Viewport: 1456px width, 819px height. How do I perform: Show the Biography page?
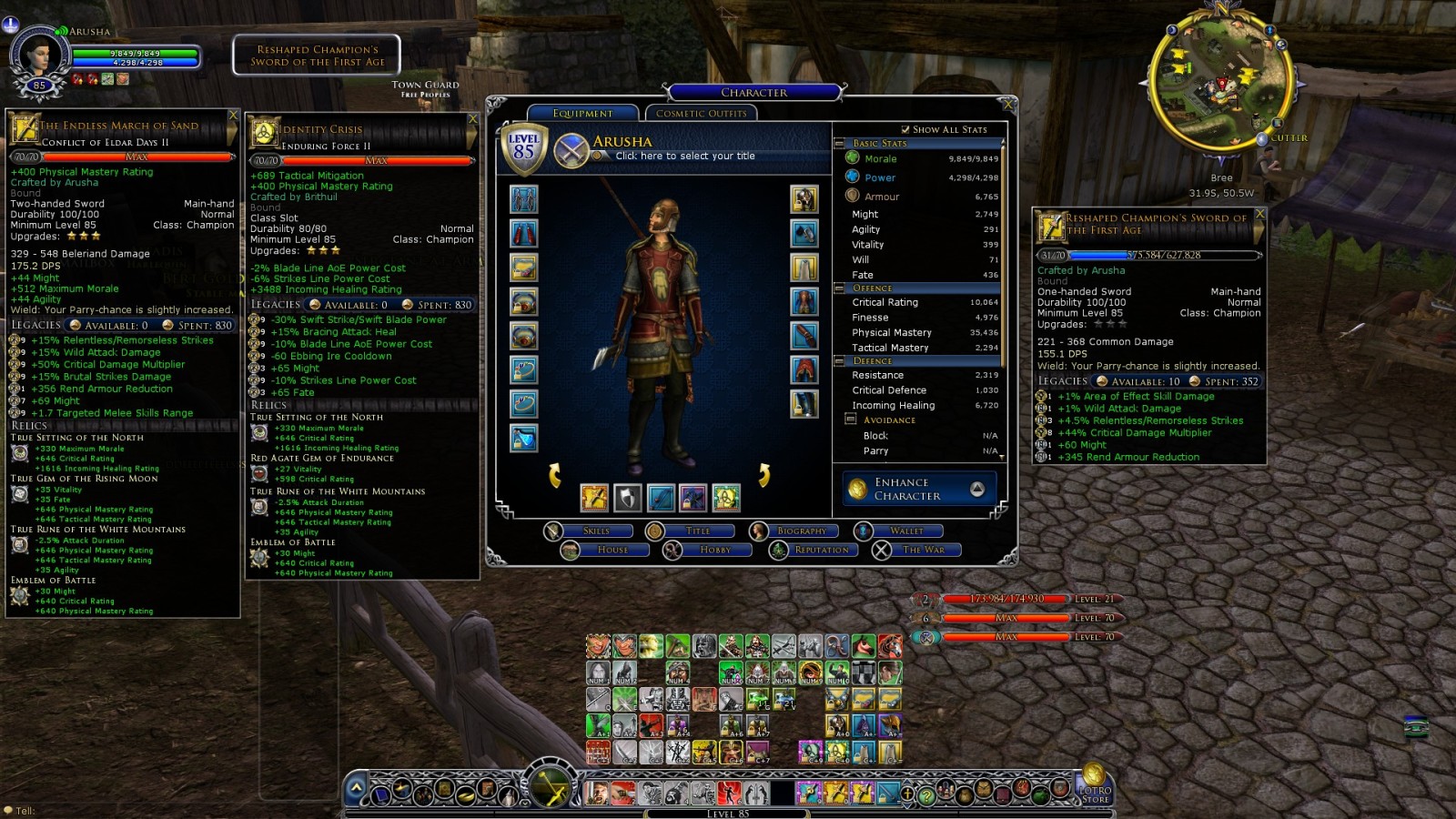801,531
